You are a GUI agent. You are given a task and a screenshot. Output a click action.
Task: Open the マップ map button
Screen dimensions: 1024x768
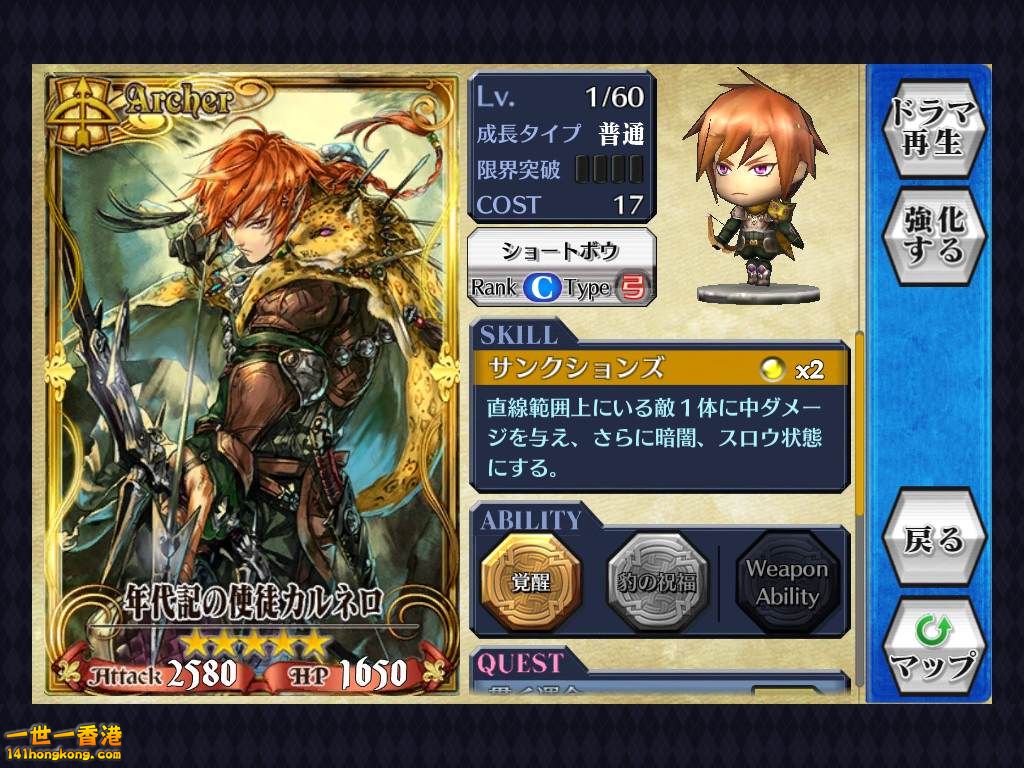[x=934, y=647]
